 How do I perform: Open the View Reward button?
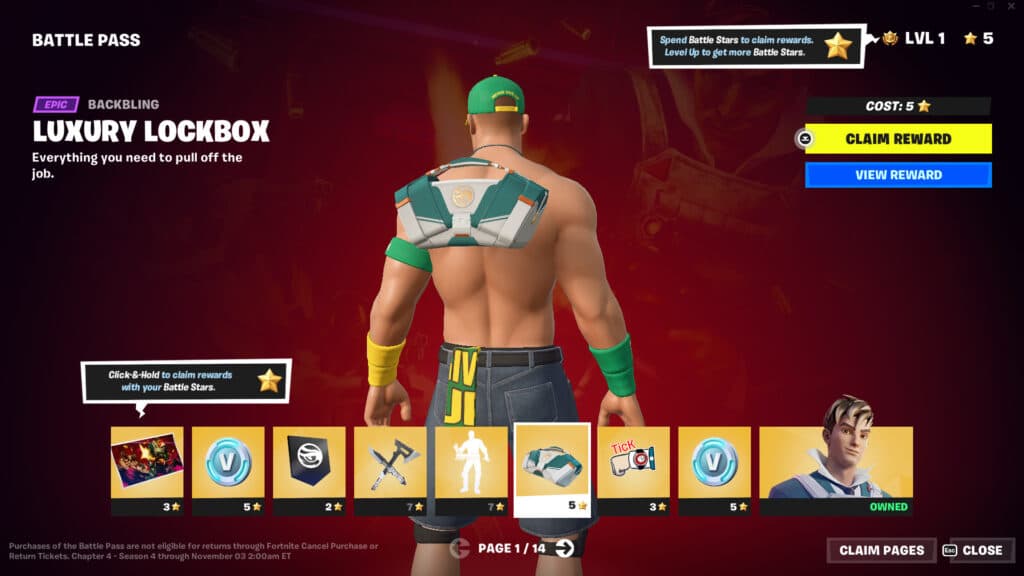click(898, 175)
